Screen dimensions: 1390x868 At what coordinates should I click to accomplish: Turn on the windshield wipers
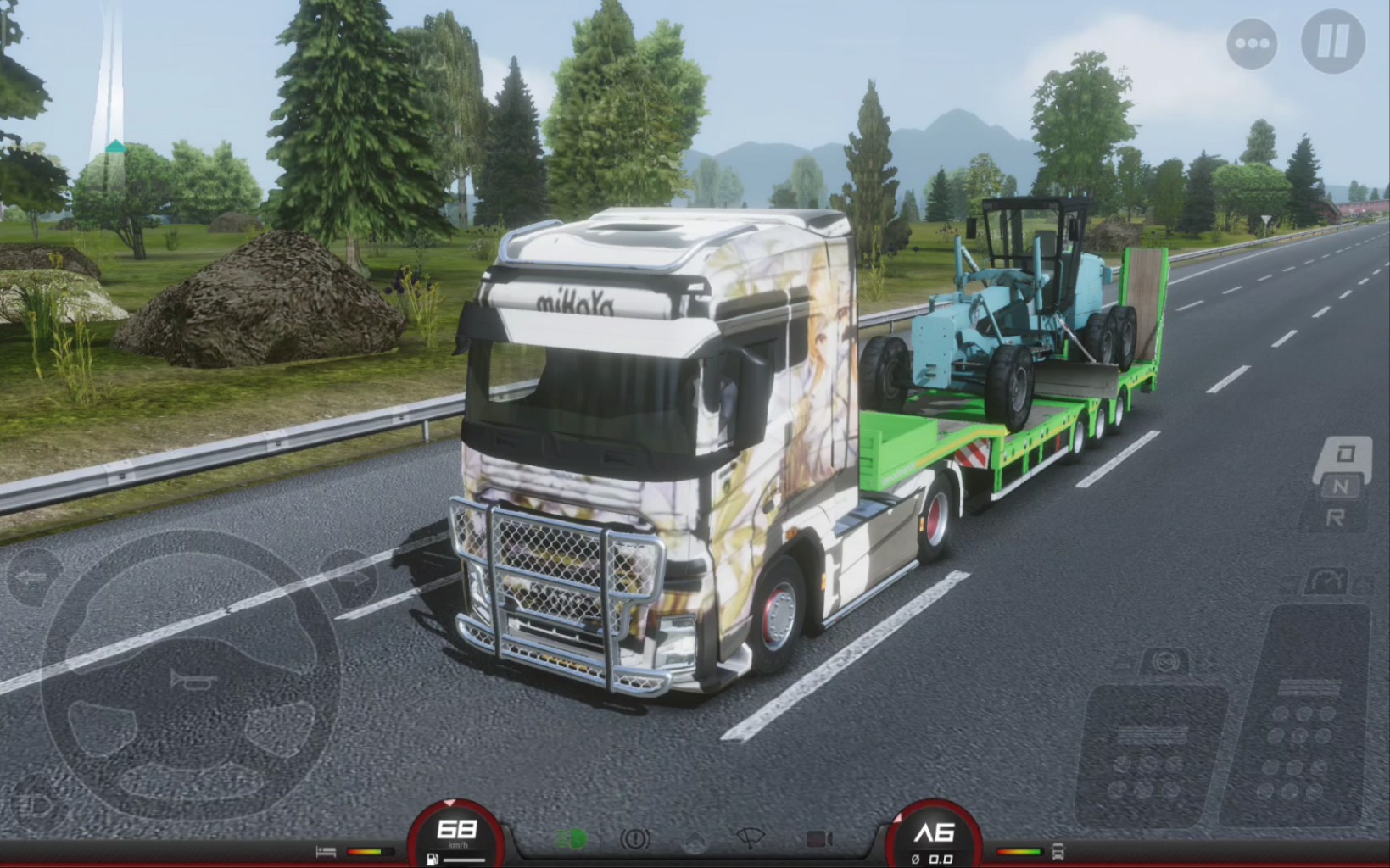[749, 839]
